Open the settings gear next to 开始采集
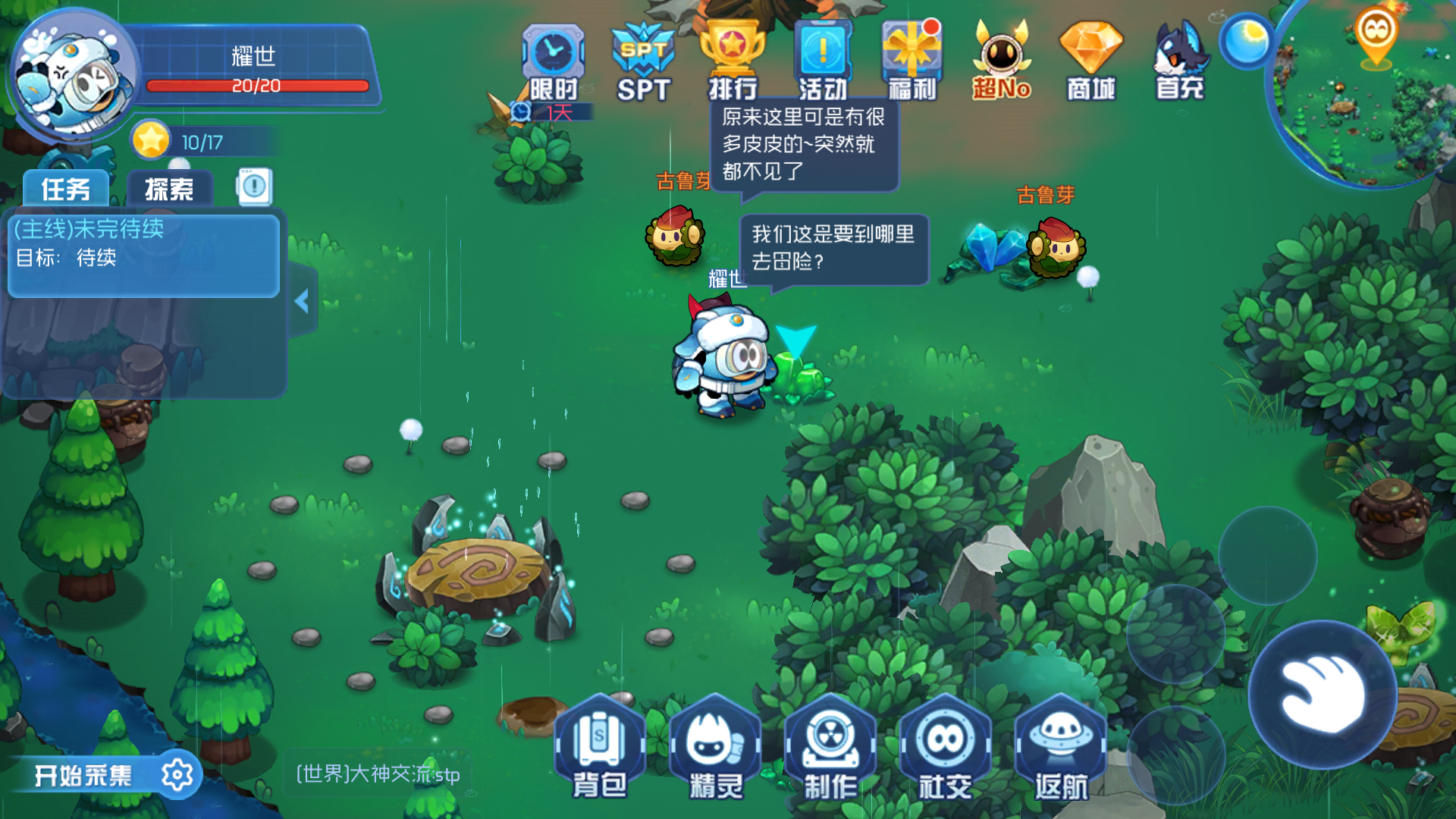1456x819 pixels. 179,775
